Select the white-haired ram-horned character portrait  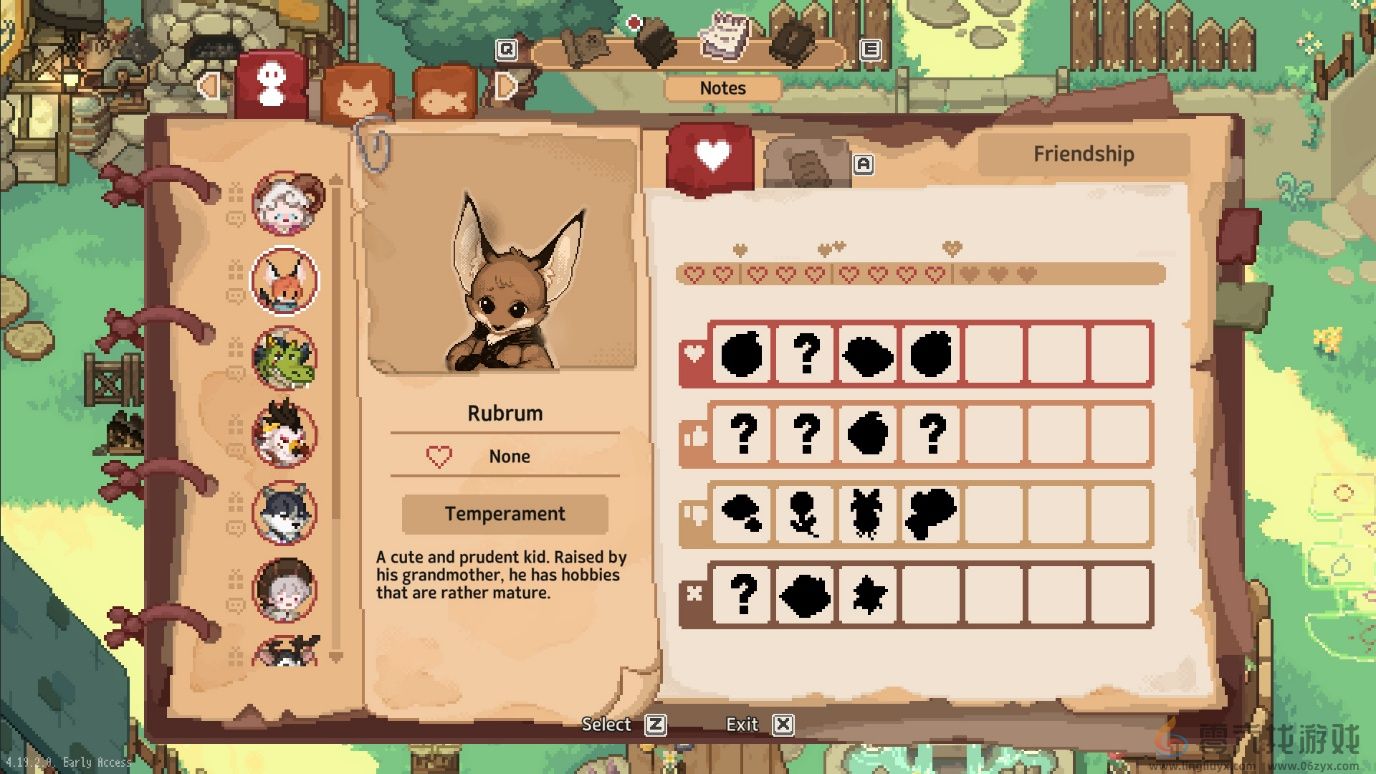pyautogui.click(x=285, y=204)
